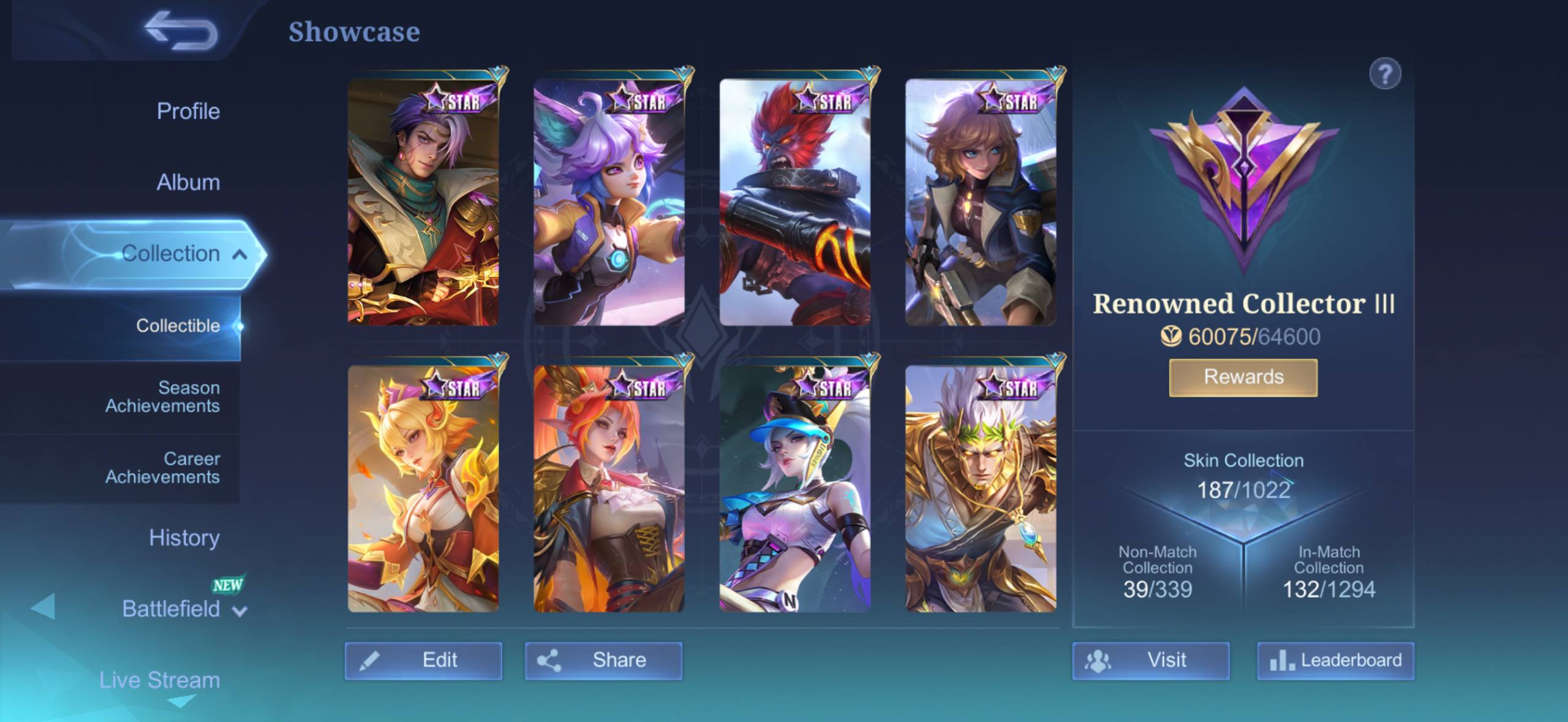Switch to the Album tab
1568x722 pixels.
[188, 182]
